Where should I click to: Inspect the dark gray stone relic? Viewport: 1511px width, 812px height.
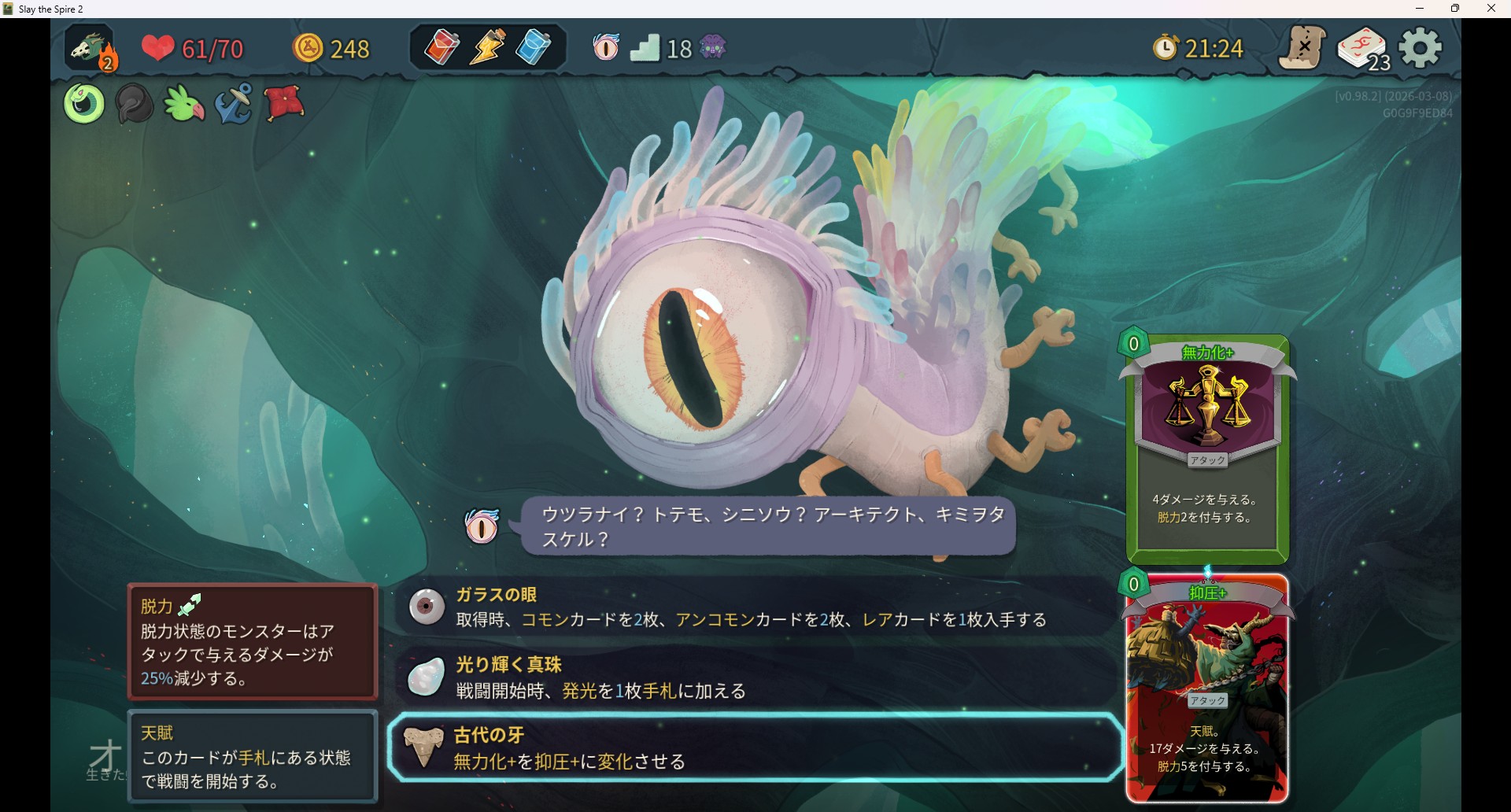pyautogui.click(x=134, y=104)
